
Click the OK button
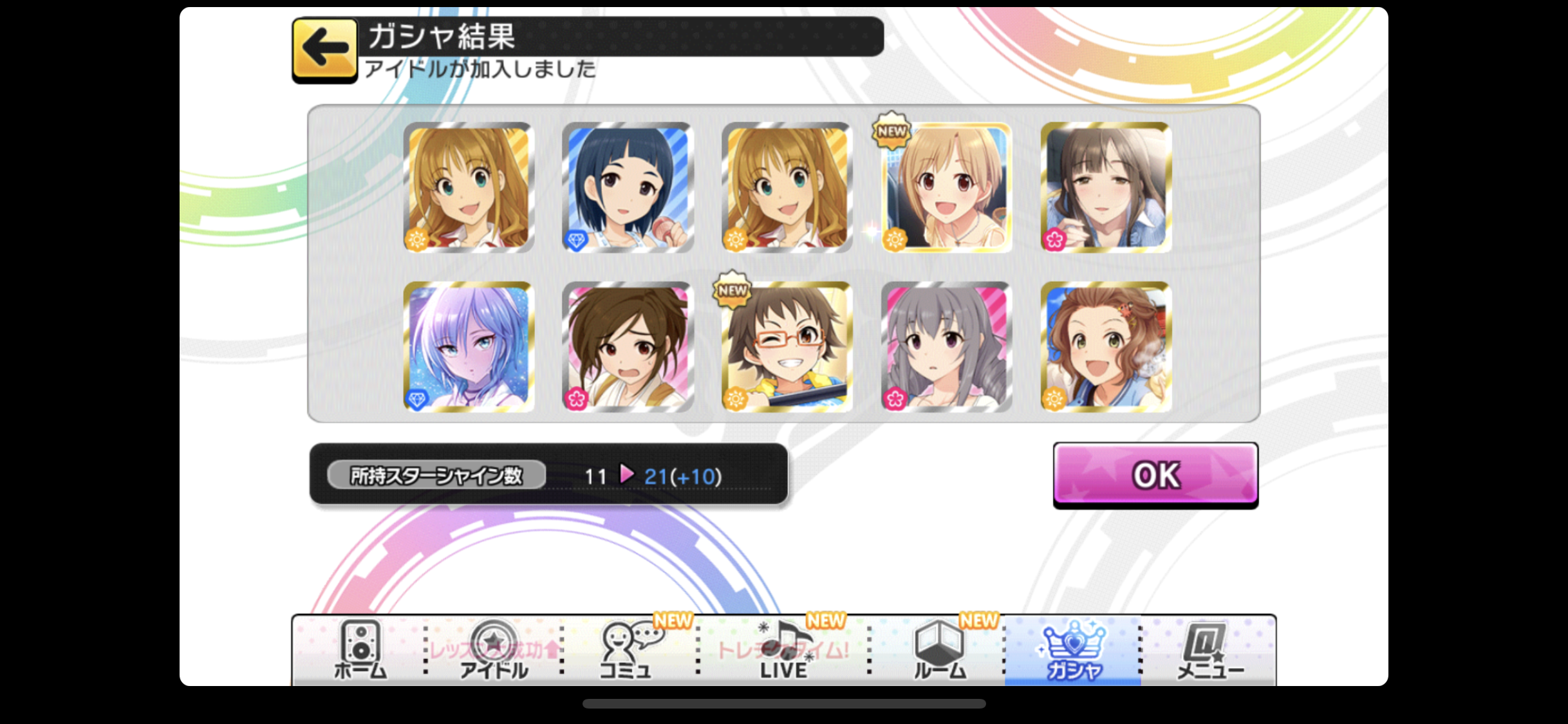click(x=1155, y=475)
